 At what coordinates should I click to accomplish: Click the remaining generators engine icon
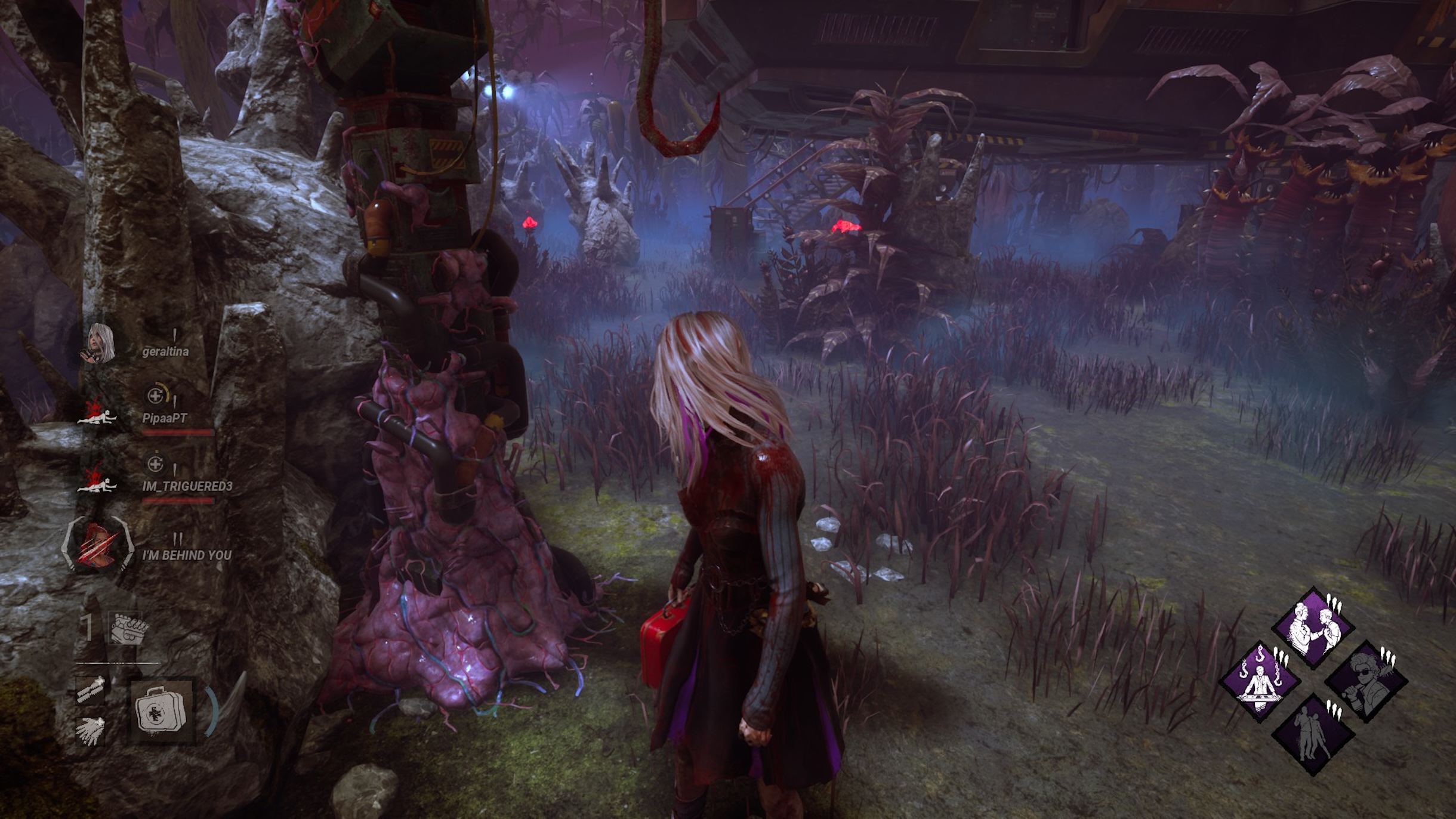(x=127, y=628)
